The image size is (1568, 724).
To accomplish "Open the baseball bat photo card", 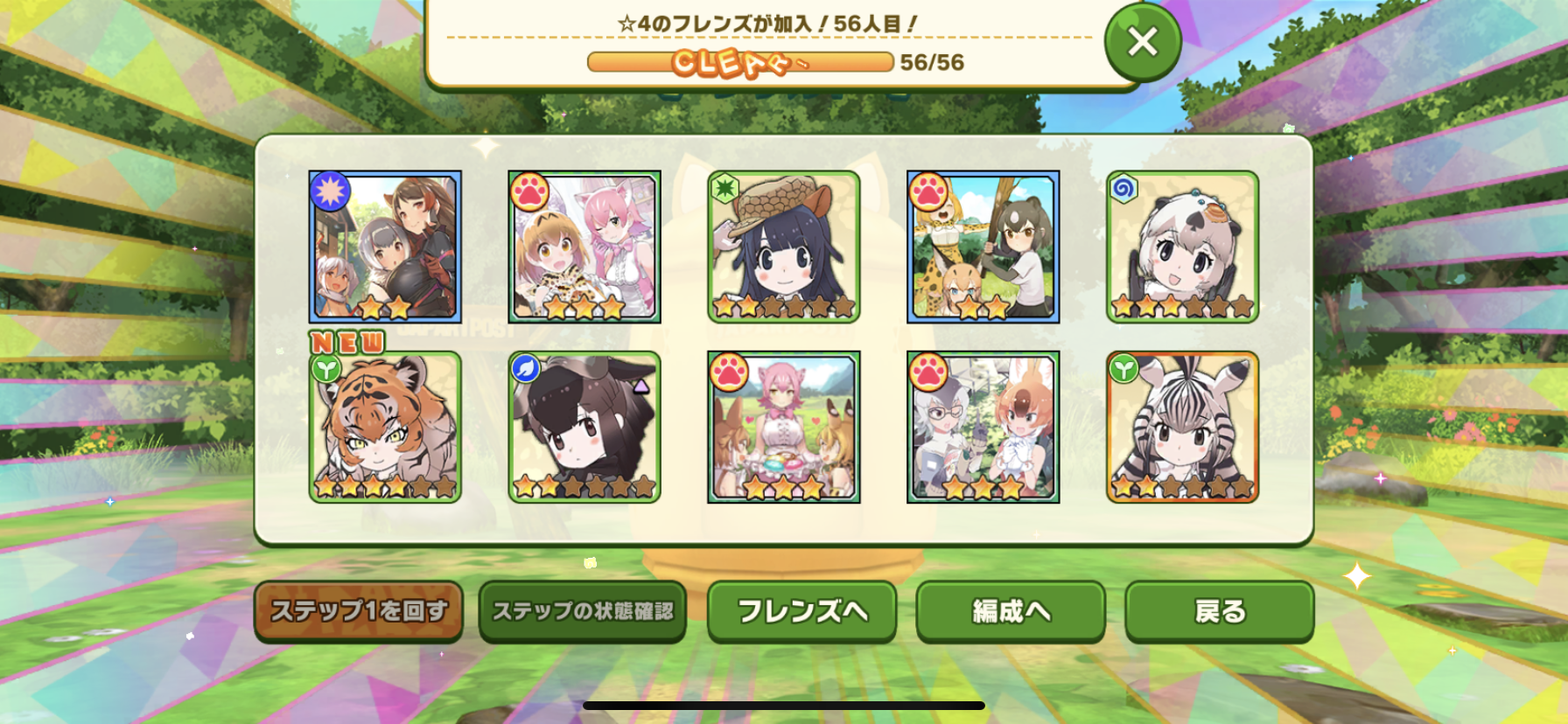I will (x=983, y=247).
